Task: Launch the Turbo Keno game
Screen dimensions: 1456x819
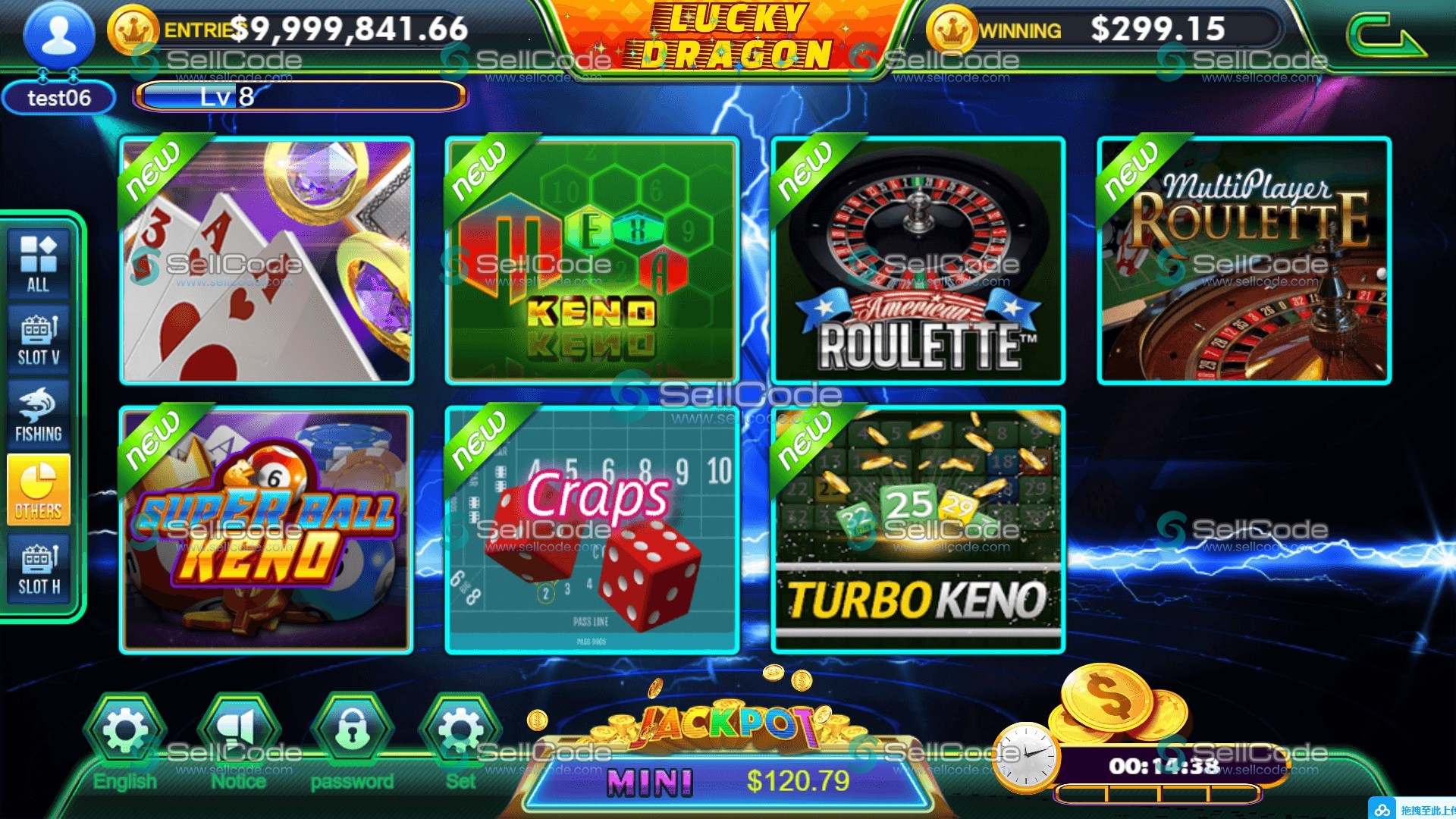Action: [918, 530]
